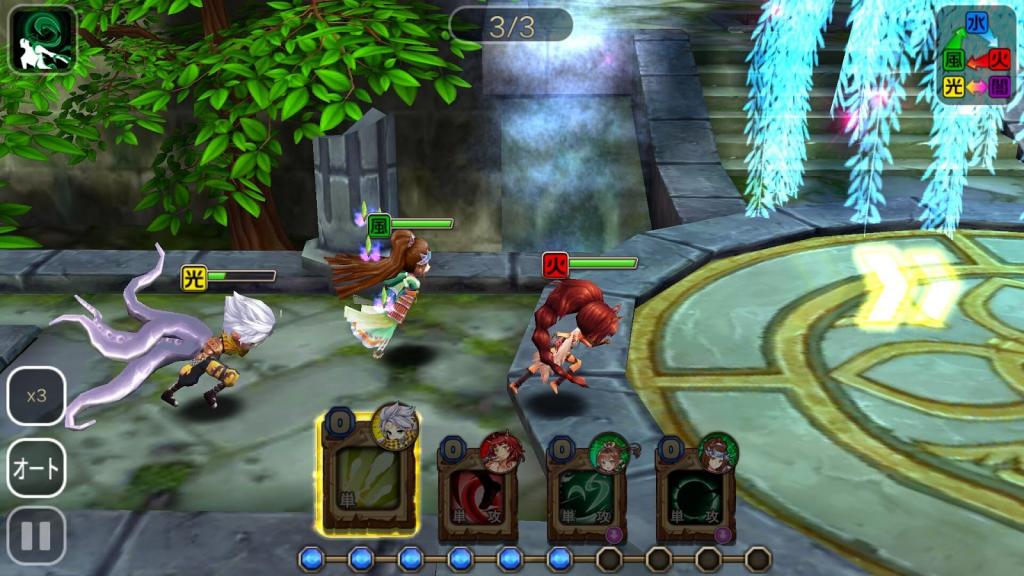Screen dimensions: 1024x576
Task: Activate the green swirl skill icon
Action: pos(43,40)
